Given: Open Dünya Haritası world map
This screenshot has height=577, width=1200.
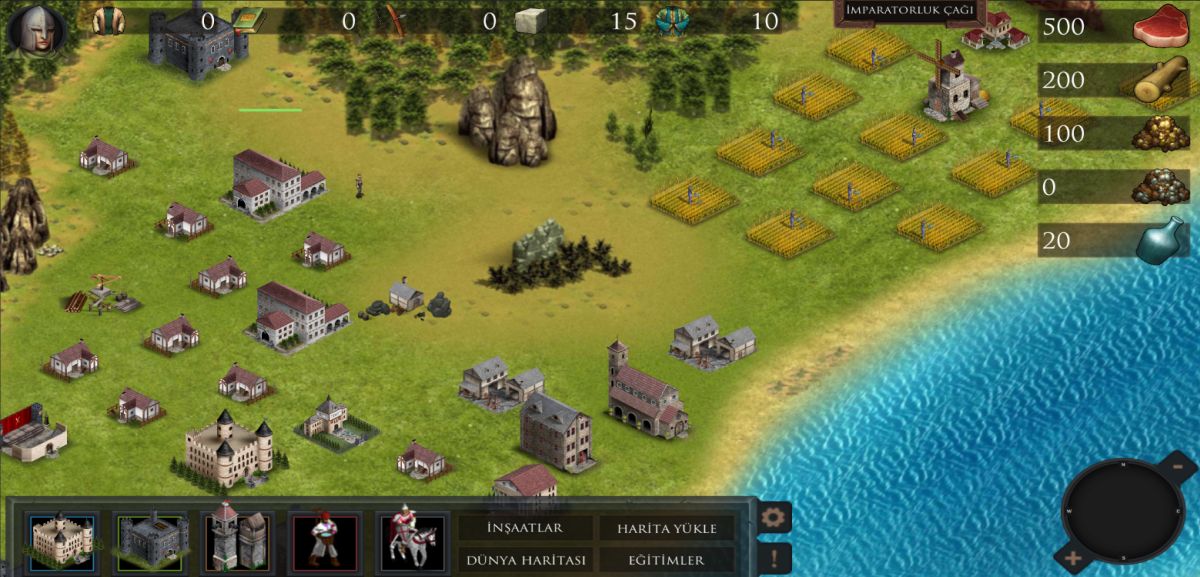Looking at the screenshot, I should [524, 559].
